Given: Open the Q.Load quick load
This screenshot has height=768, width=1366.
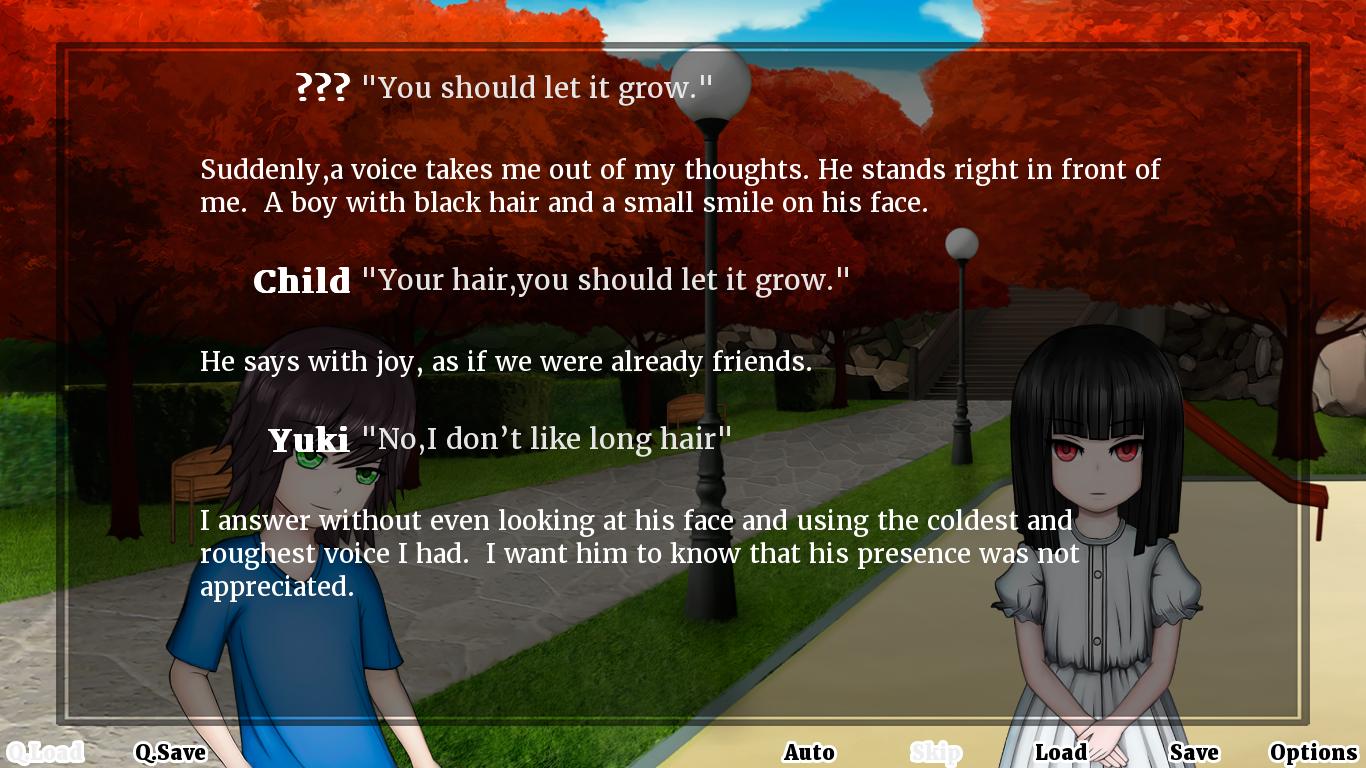Looking at the screenshot, I should [x=44, y=752].
